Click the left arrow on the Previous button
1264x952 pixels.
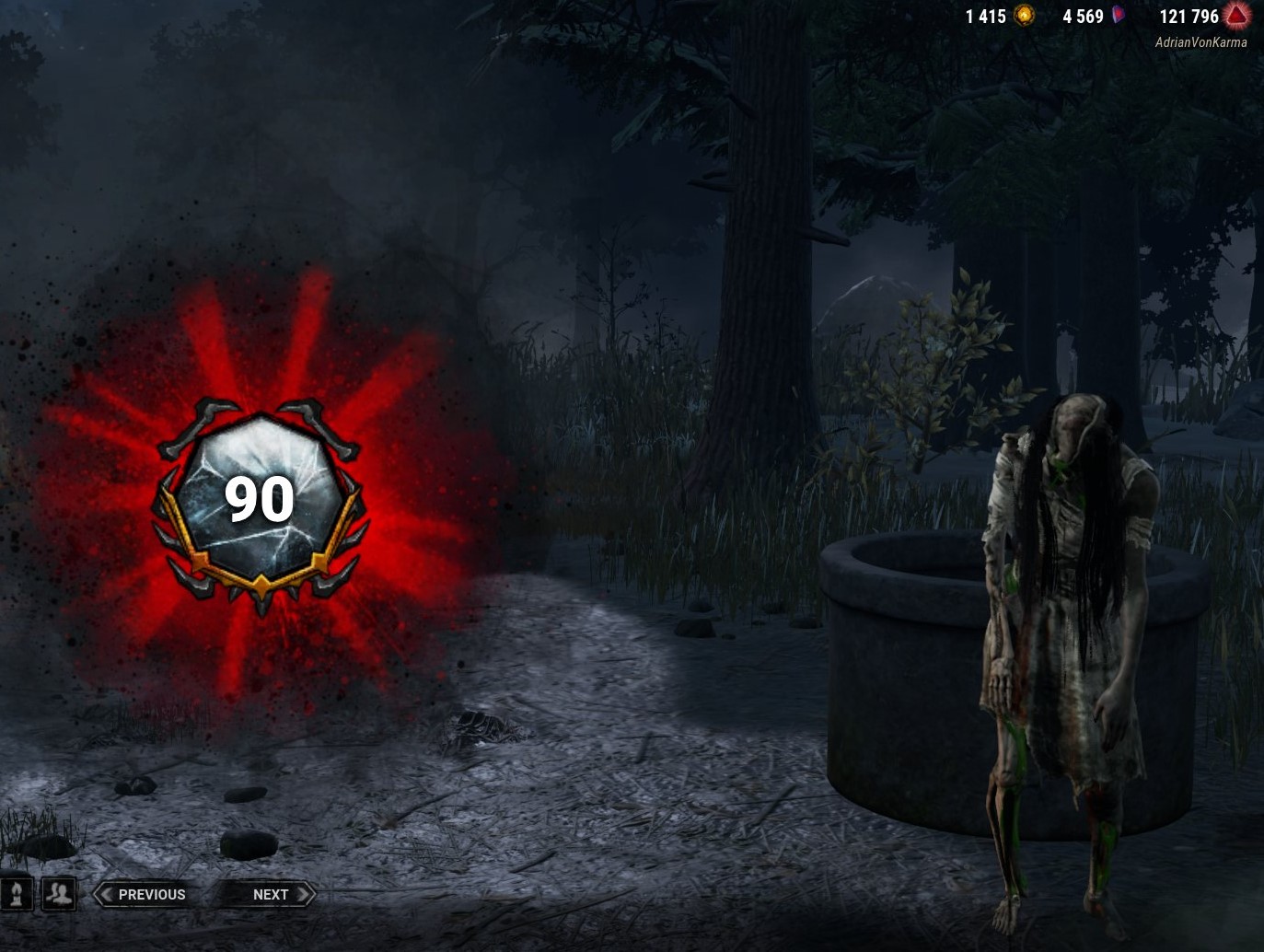pyautogui.click(x=106, y=894)
